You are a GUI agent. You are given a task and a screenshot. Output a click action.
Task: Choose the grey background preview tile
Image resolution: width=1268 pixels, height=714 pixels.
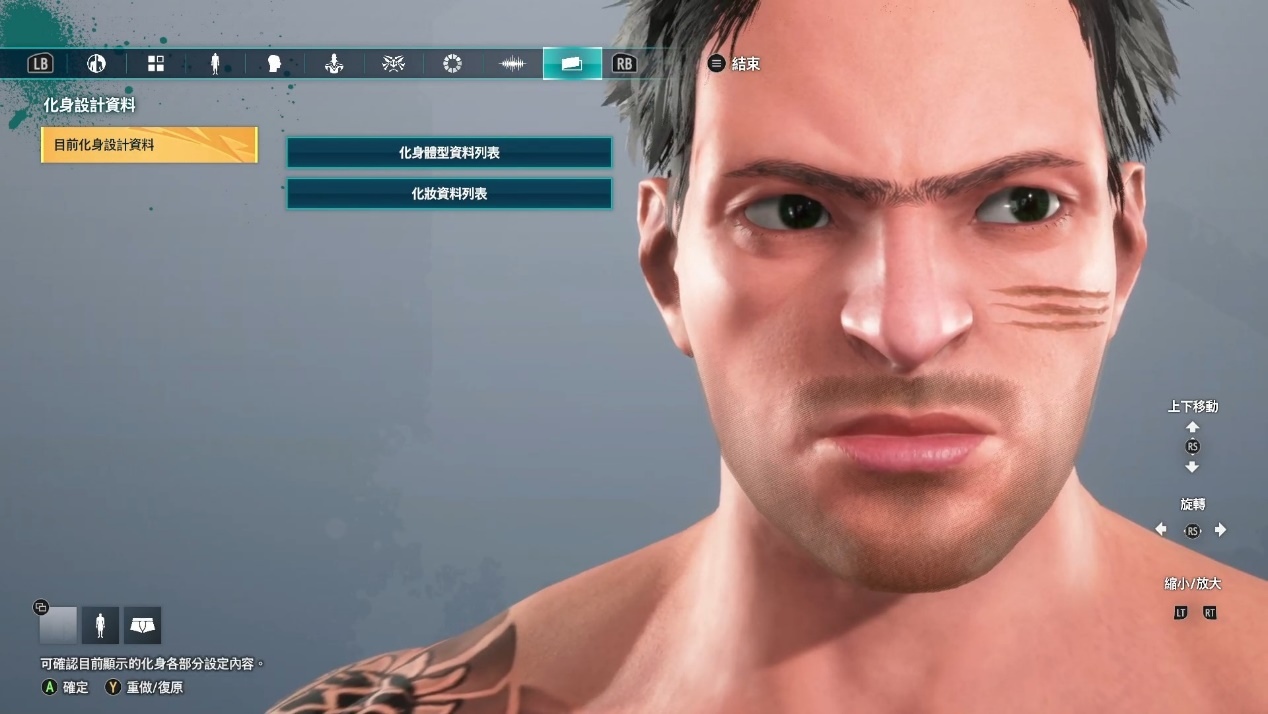point(58,626)
